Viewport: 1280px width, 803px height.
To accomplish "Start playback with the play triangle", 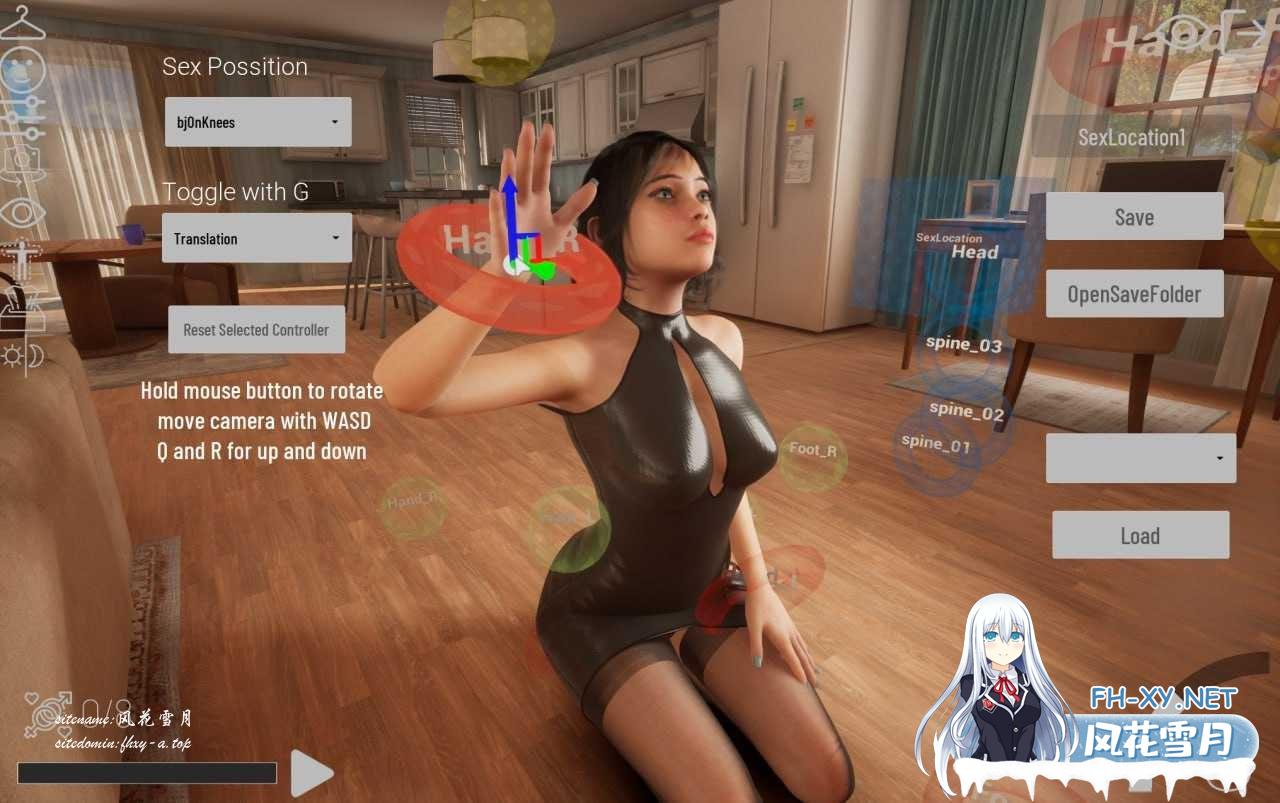I will tap(311, 773).
